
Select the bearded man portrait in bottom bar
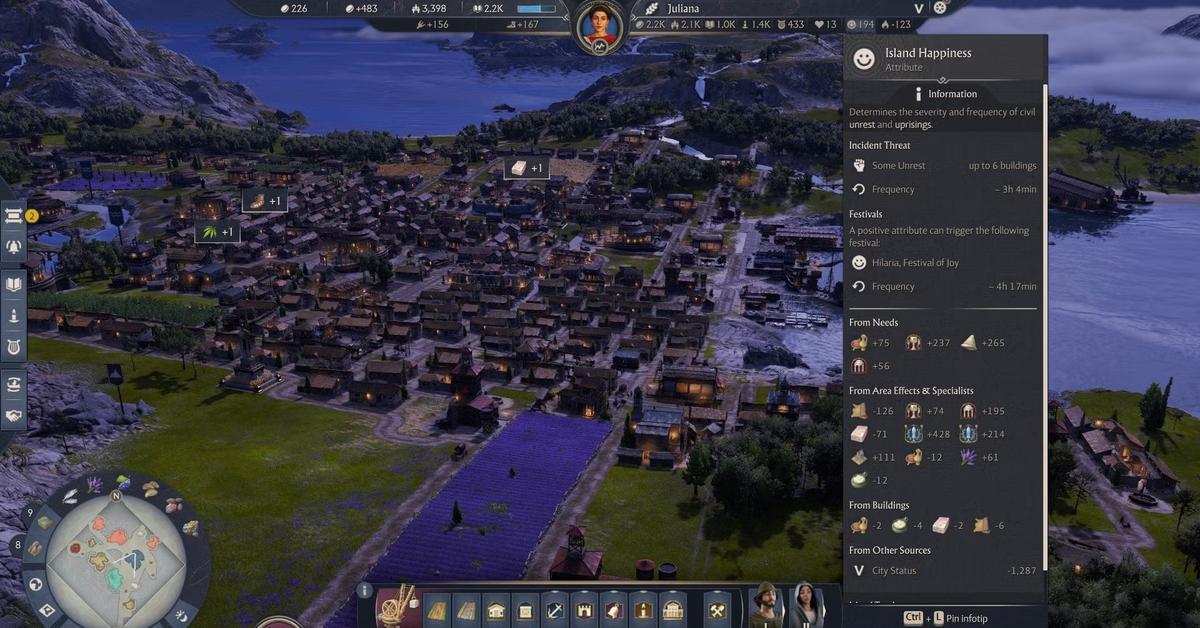(x=766, y=605)
